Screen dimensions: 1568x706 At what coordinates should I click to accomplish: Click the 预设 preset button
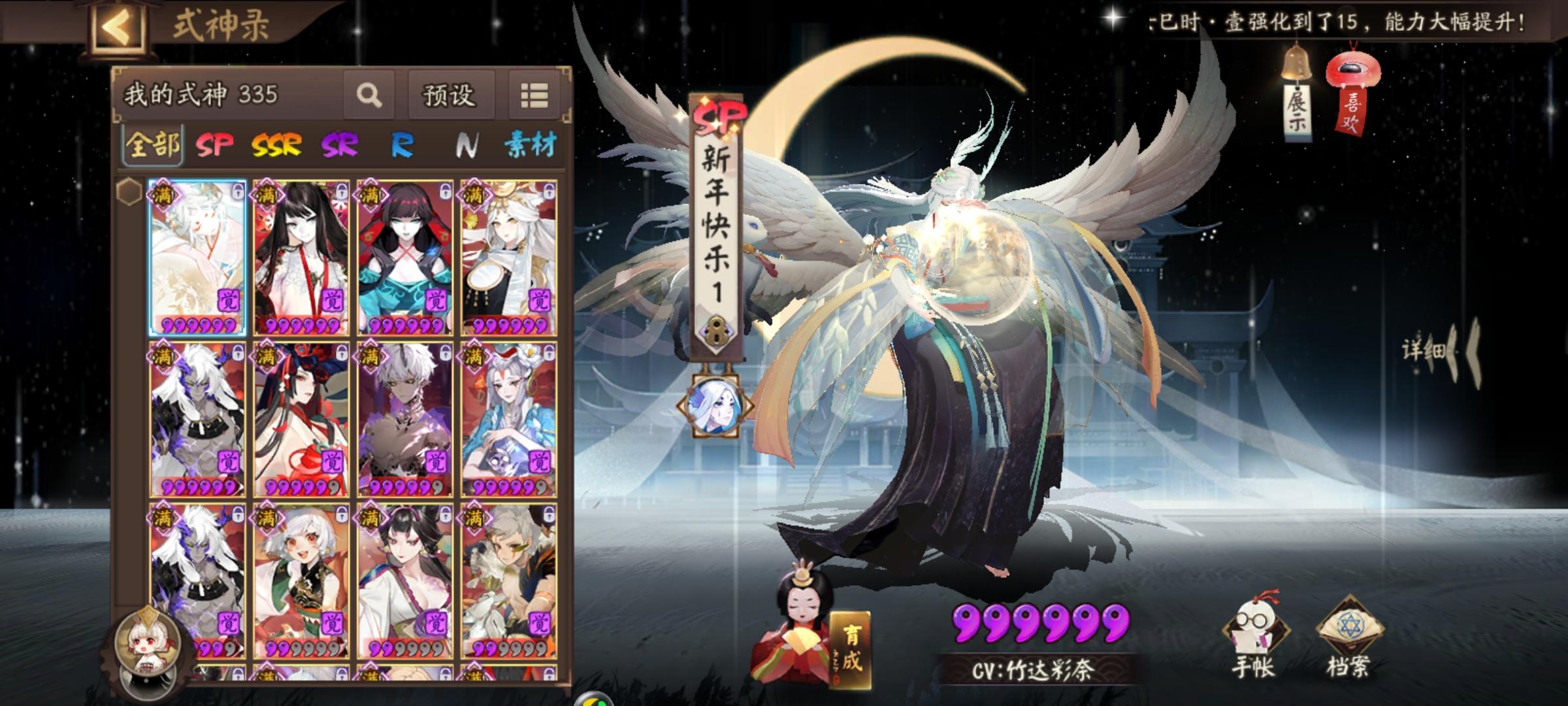click(449, 95)
